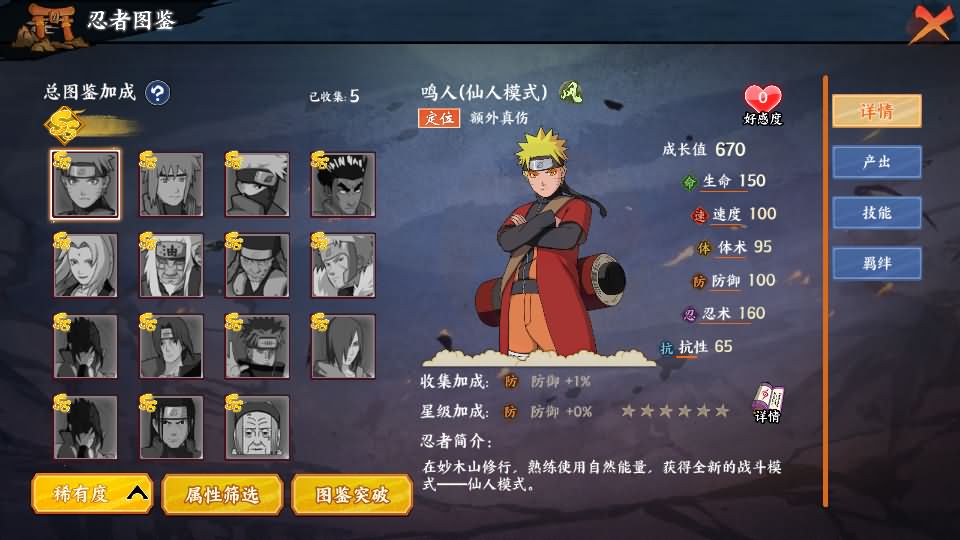Open the 详情 details tab
This screenshot has height=540, width=960.
click(x=877, y=111)
